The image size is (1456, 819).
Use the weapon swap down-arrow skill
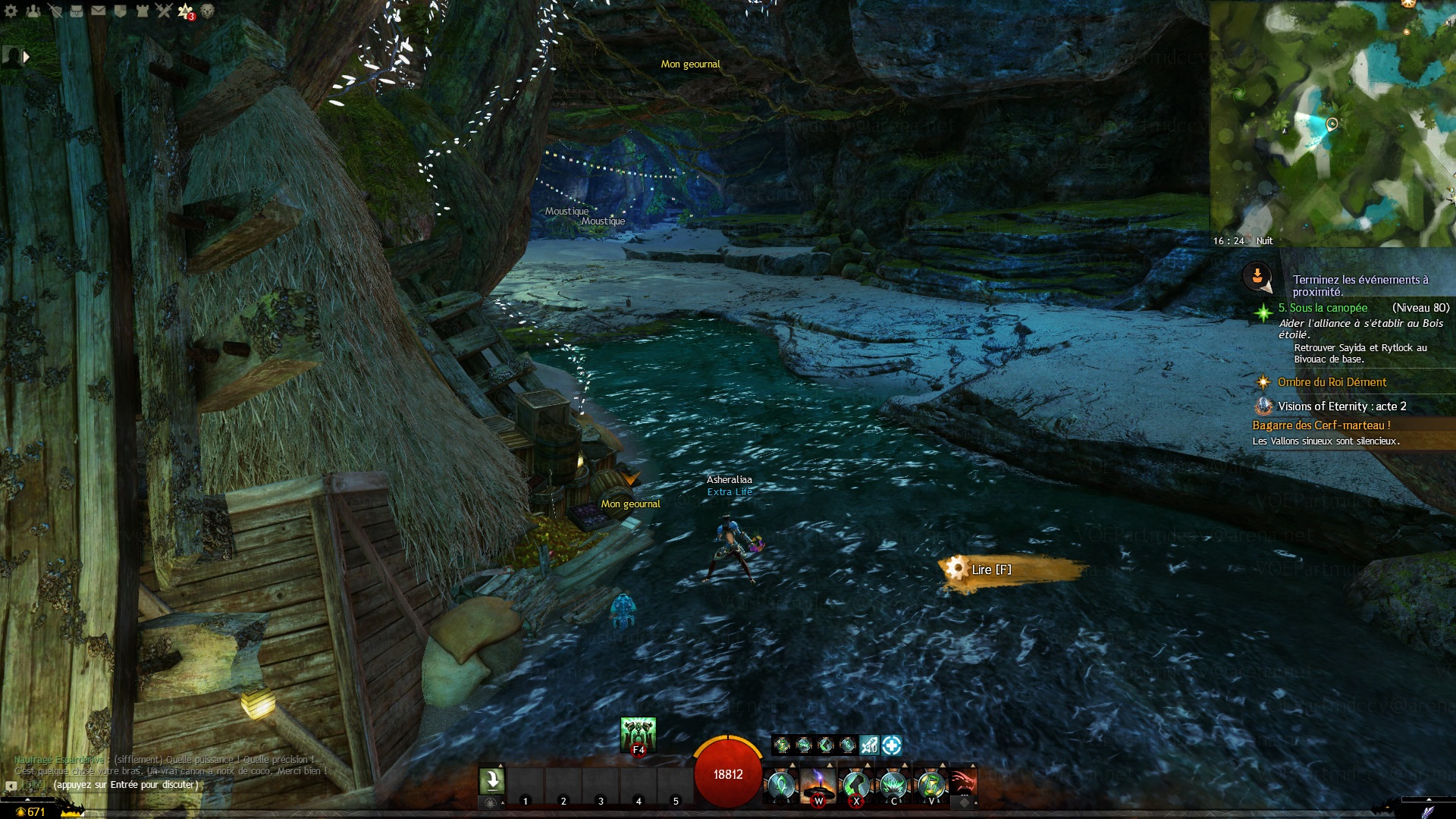click(x=491, y=781)
